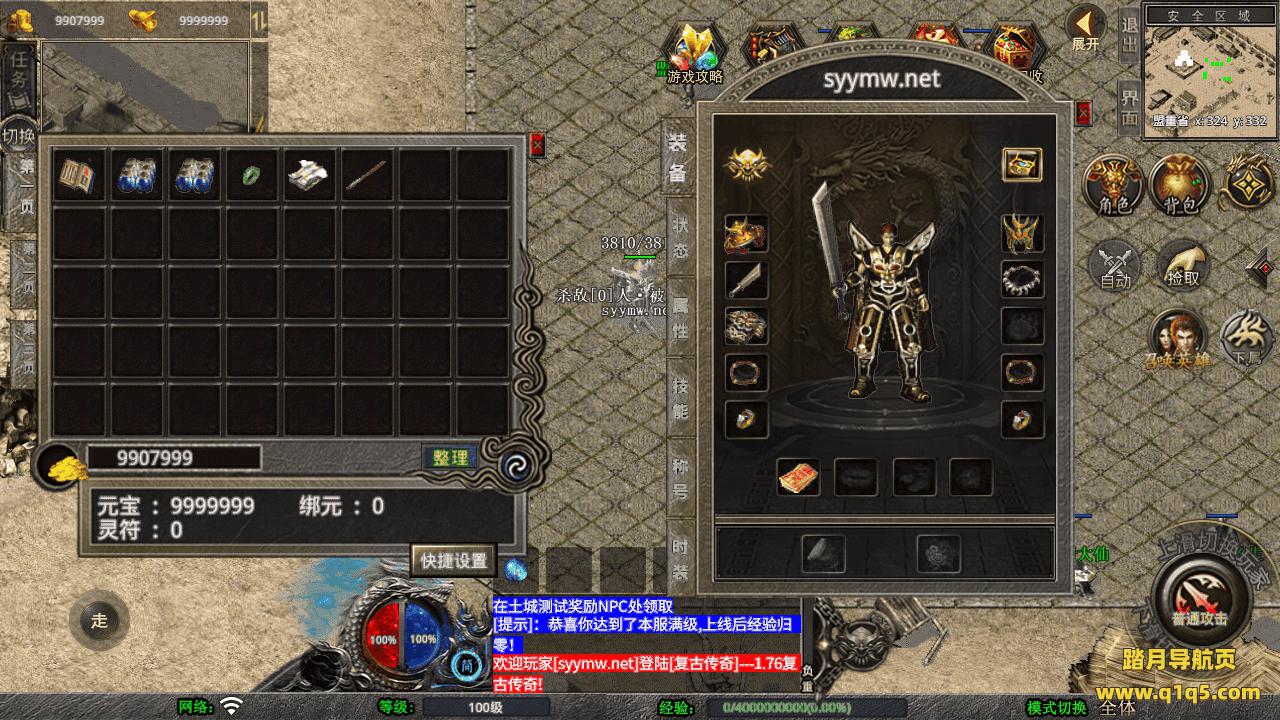Open 快捷设置 quick settings
The image size is (1280, 720).
pos(453,560)
